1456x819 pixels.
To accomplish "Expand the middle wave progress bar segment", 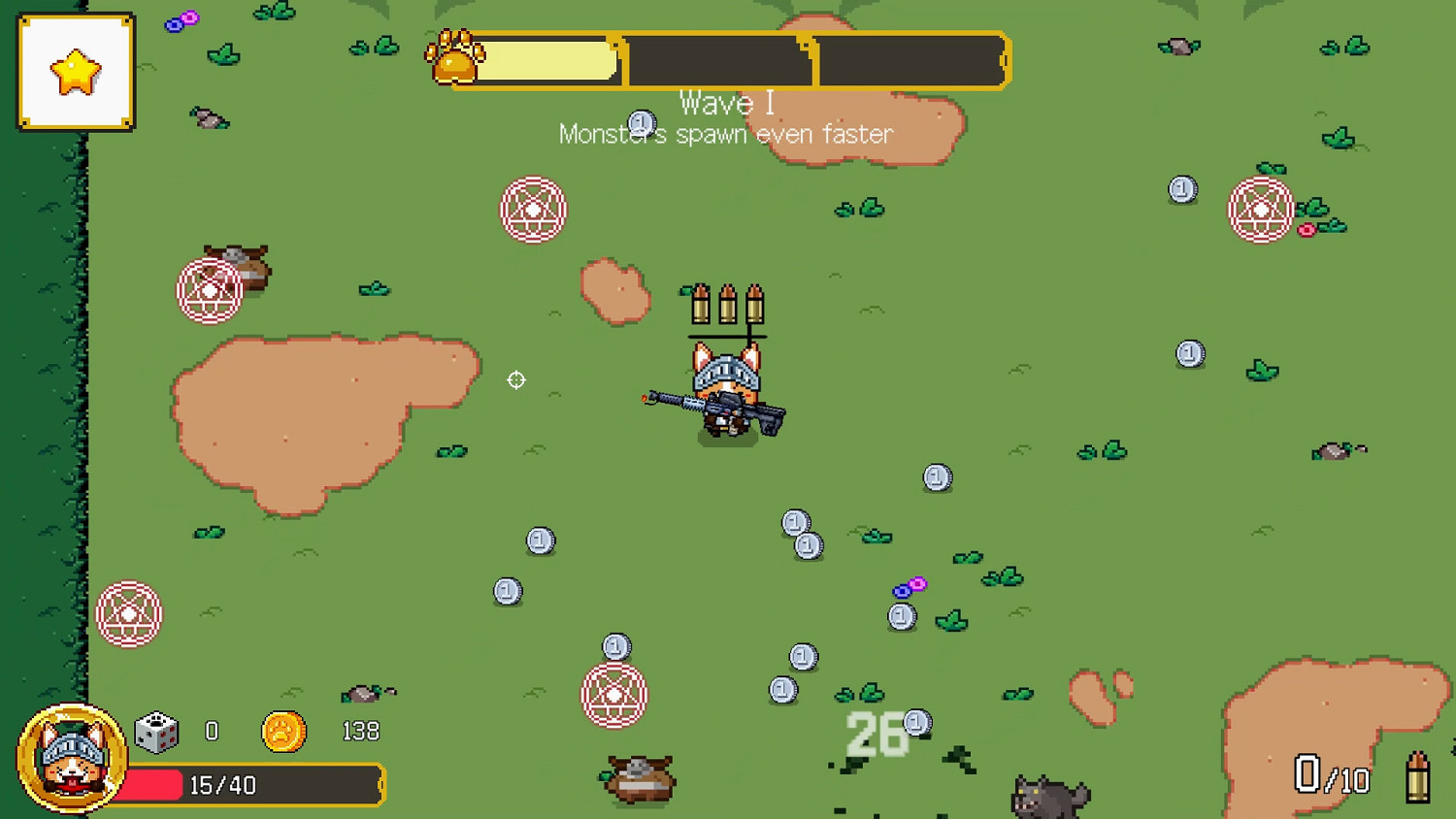I will coord(718,59).
